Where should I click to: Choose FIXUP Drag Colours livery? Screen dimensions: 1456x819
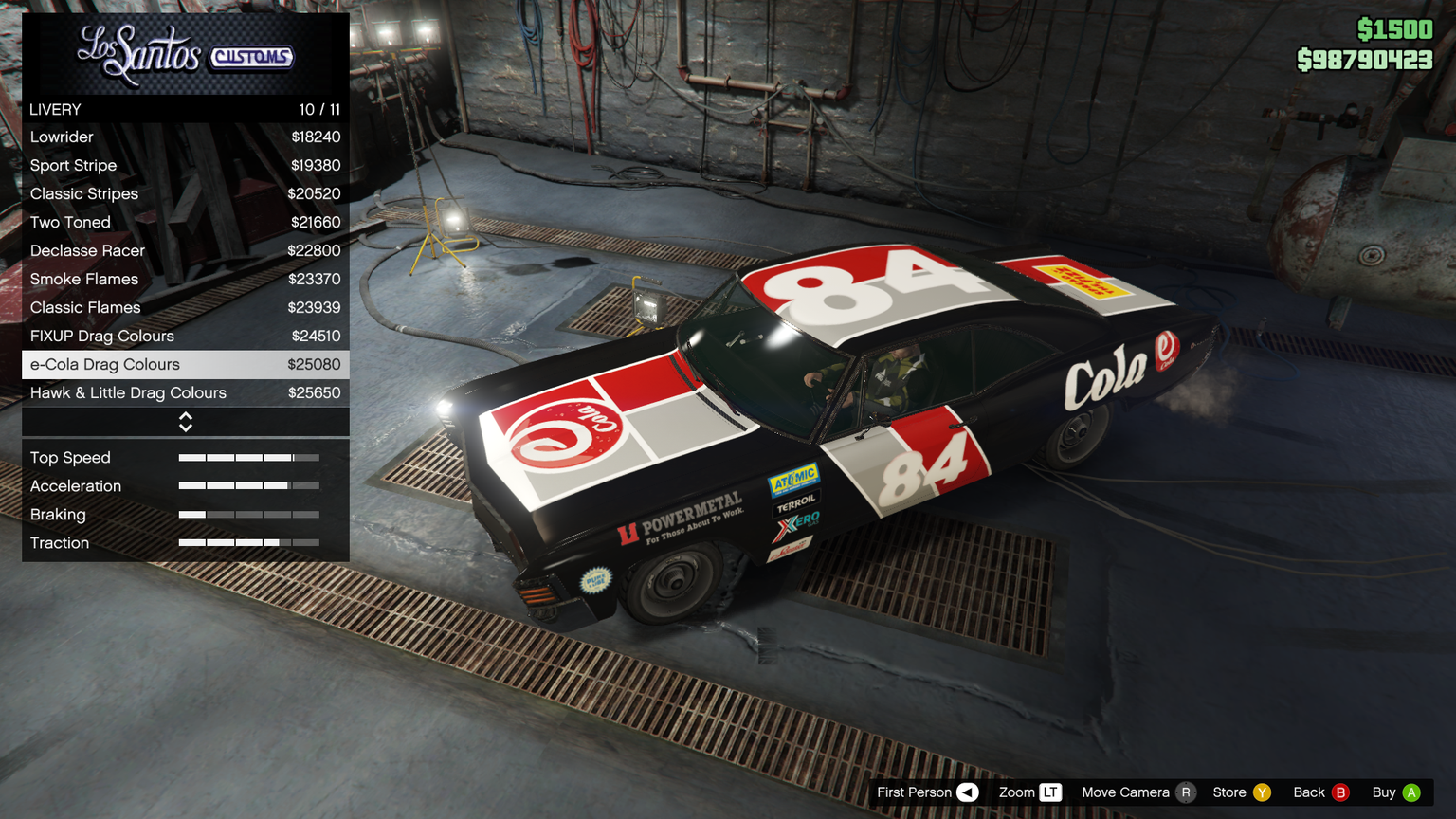pyautogui.click(x=185, y=337)
